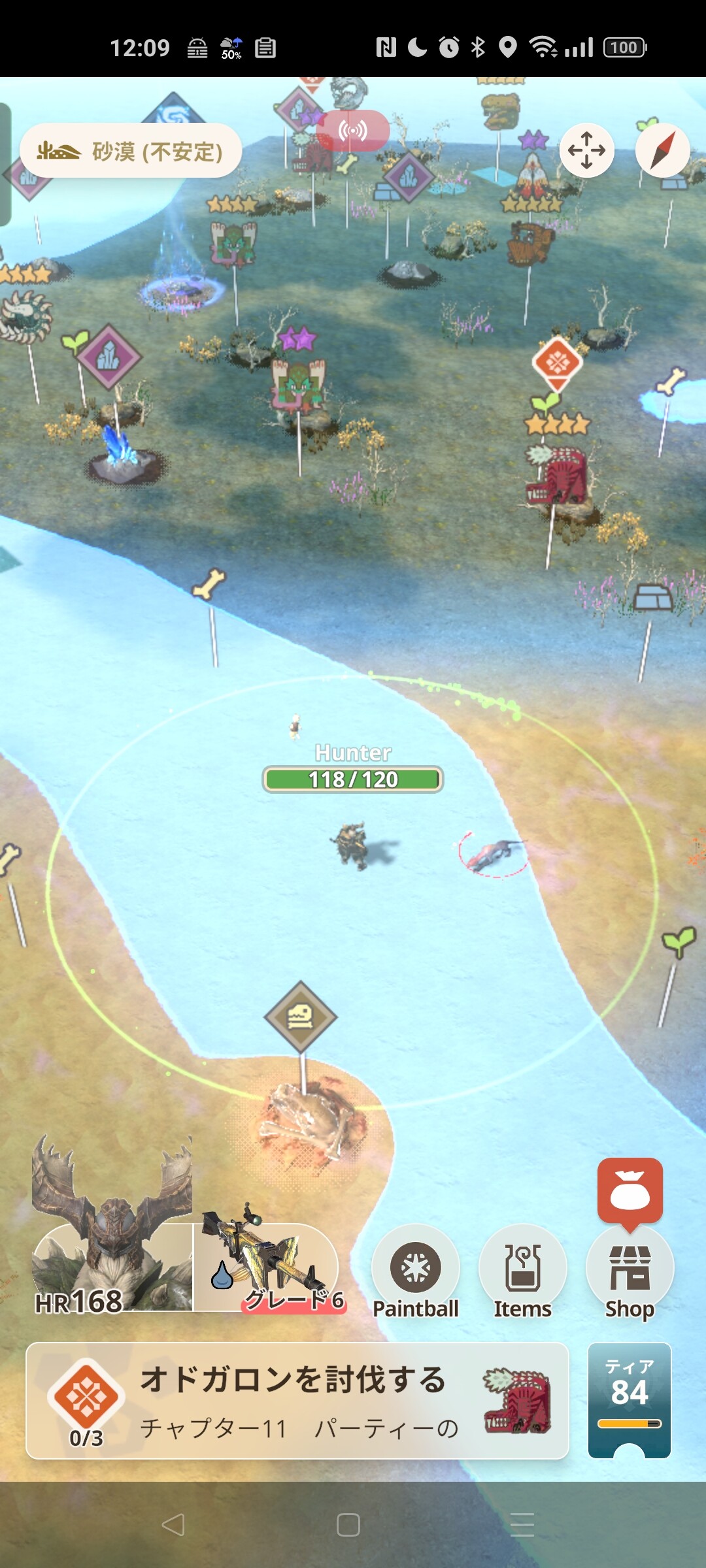This screenshot has width=706, height=1568.
Task: Open the Tier 84 season pass badge
Action: [630, 1399]
